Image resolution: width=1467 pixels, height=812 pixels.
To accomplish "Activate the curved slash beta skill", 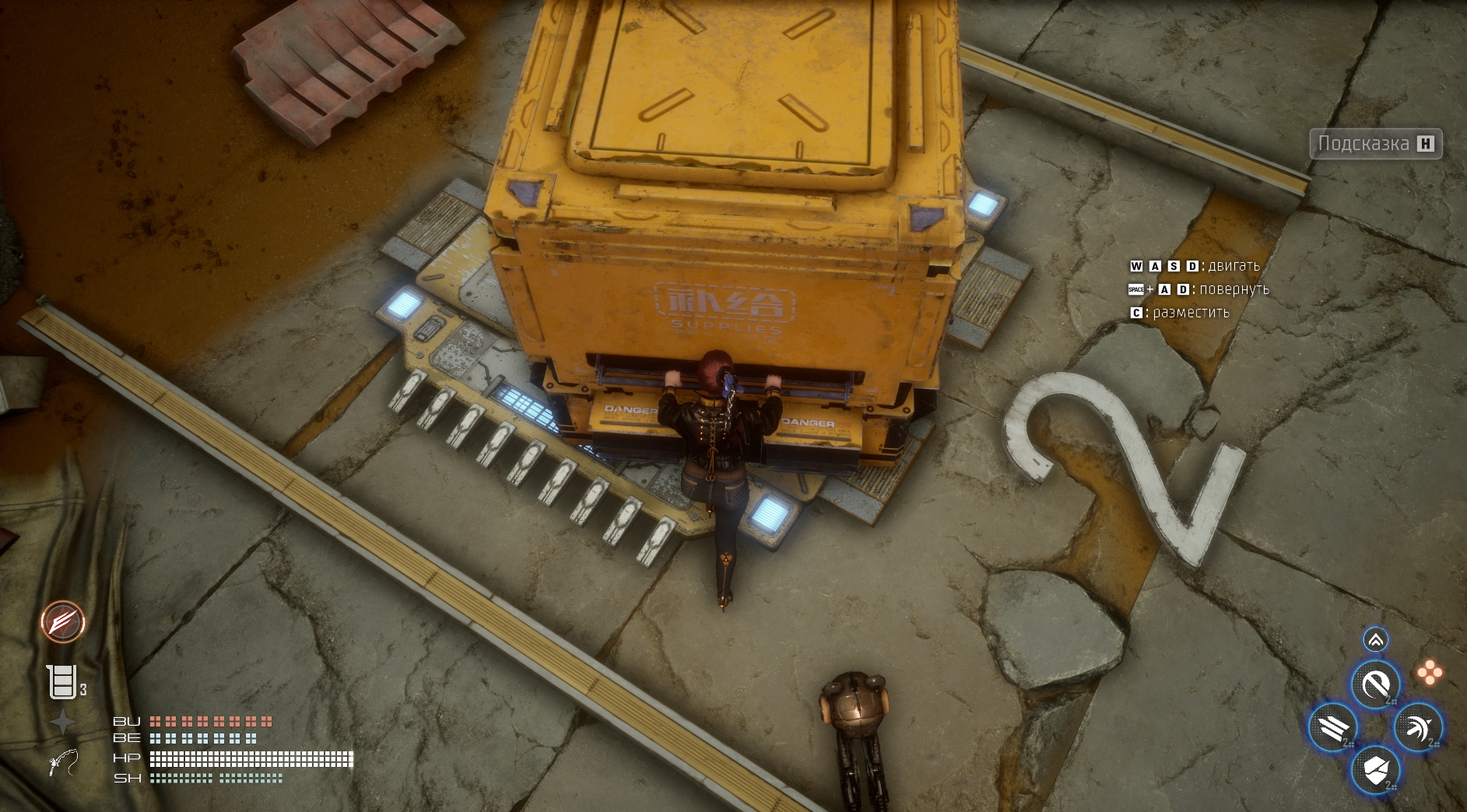I will [x=1375, y=684].
